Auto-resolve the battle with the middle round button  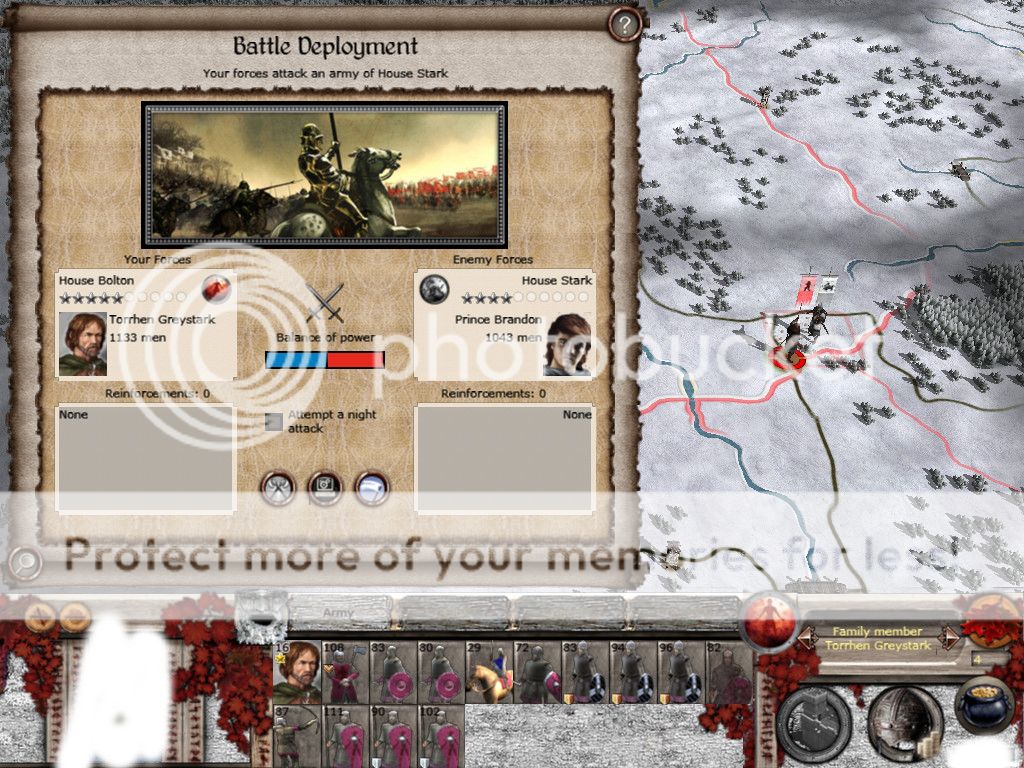325,488
